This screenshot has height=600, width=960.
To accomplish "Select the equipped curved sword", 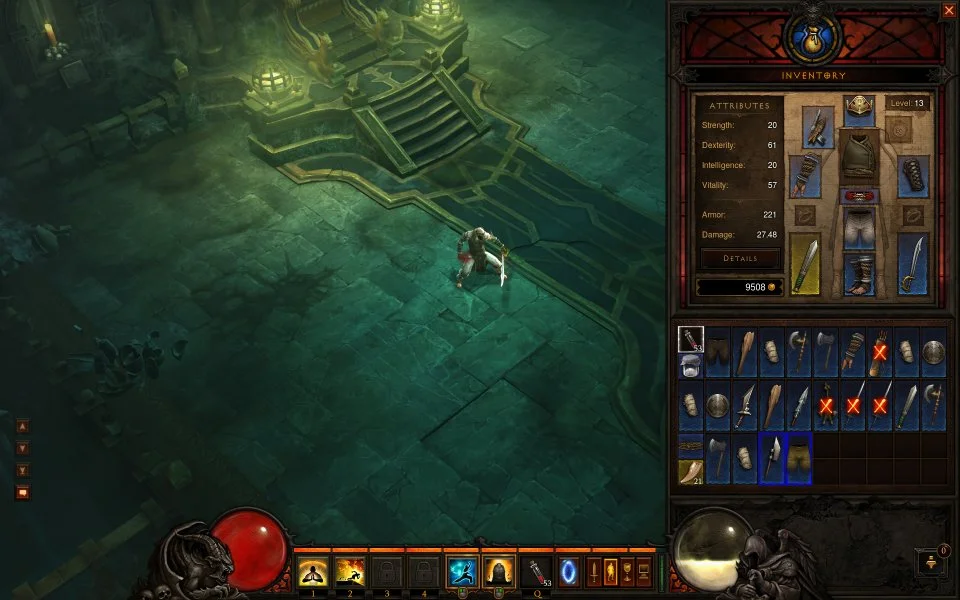I will [913, 264].
